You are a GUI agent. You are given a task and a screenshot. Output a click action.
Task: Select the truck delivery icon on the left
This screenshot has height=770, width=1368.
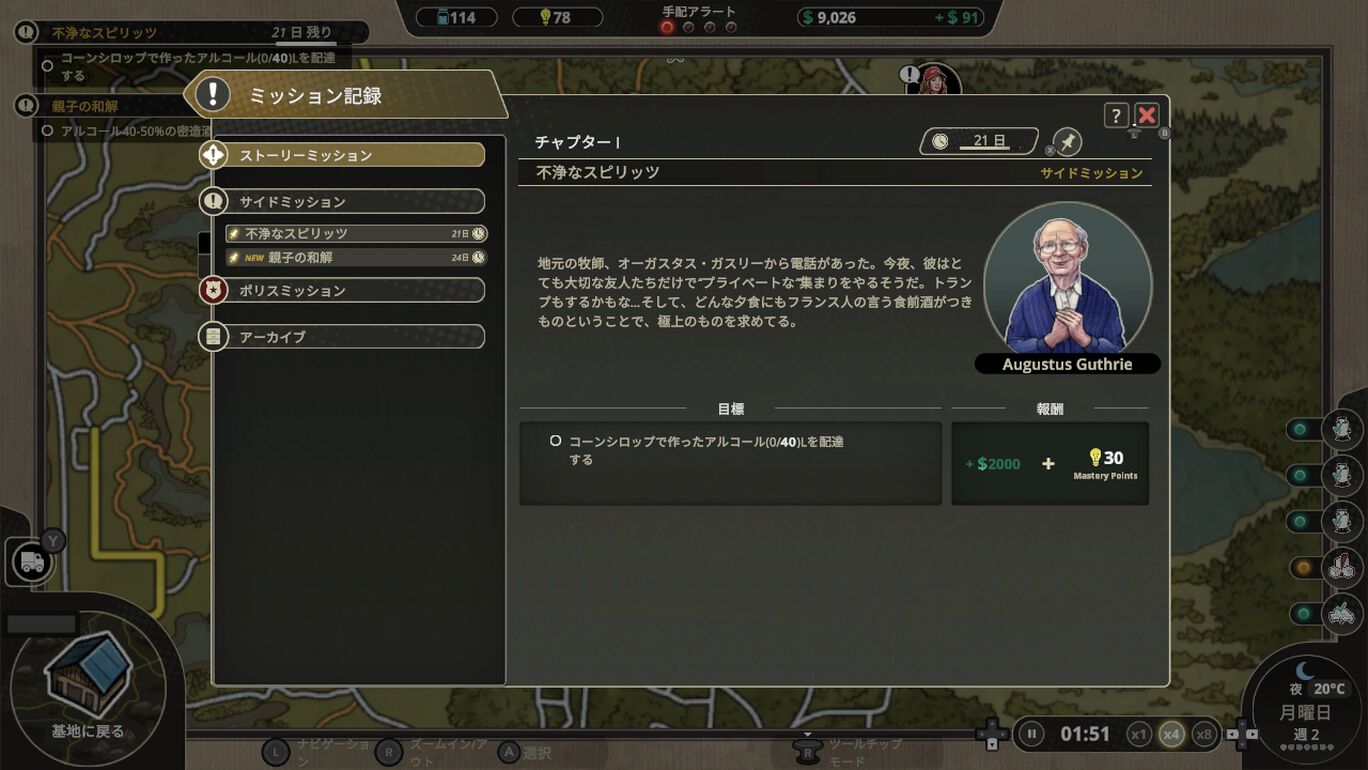point(31,561)
